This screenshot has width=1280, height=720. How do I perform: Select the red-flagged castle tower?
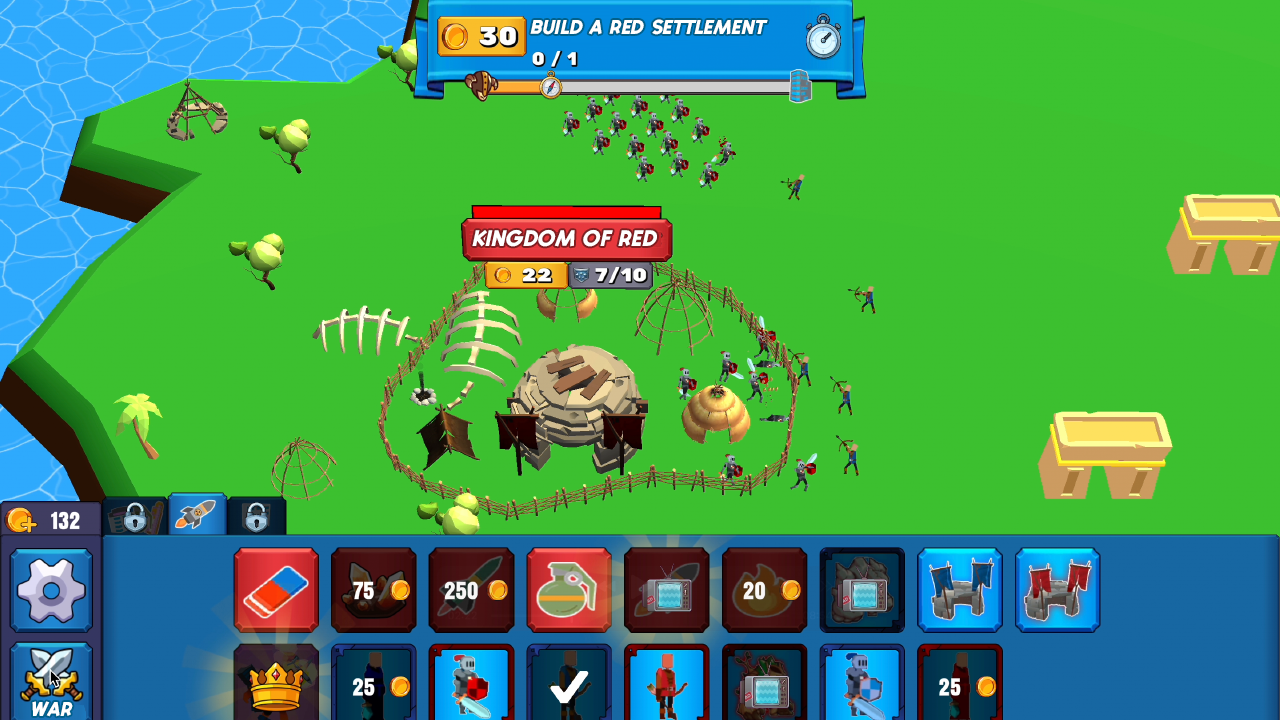click(x=1057, y=590)
